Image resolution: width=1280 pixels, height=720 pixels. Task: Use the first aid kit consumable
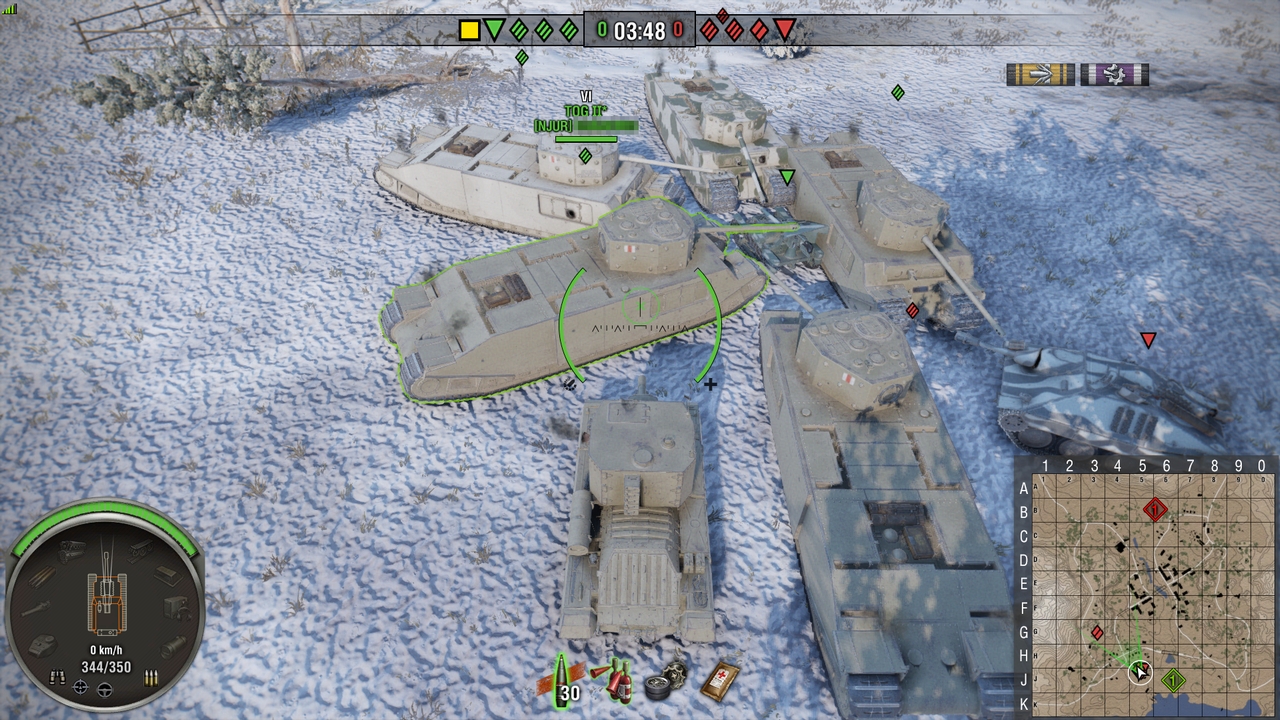coord(722,680)
